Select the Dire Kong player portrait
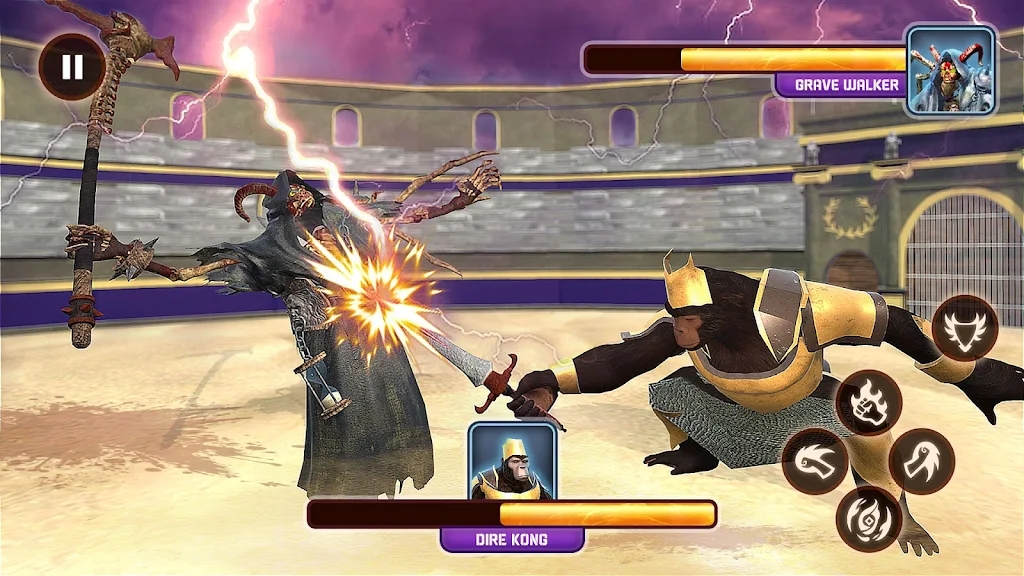Screen dimensions: 1024x576 [x=512, y=461]
